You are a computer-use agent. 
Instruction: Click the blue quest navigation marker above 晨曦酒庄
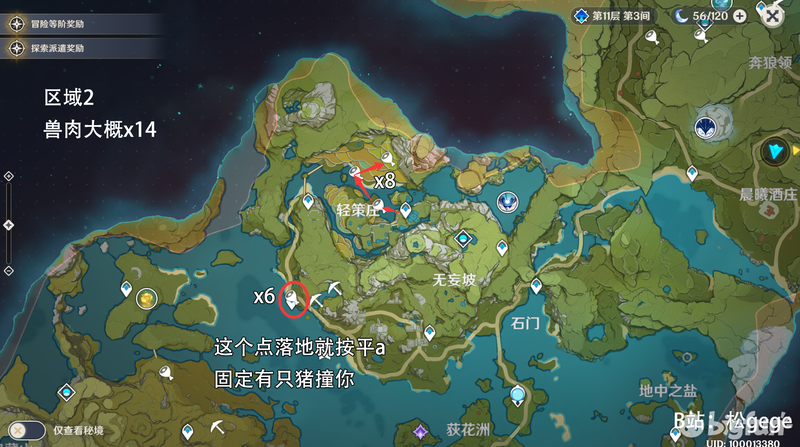pyautogui.click(x=773, y=151)
